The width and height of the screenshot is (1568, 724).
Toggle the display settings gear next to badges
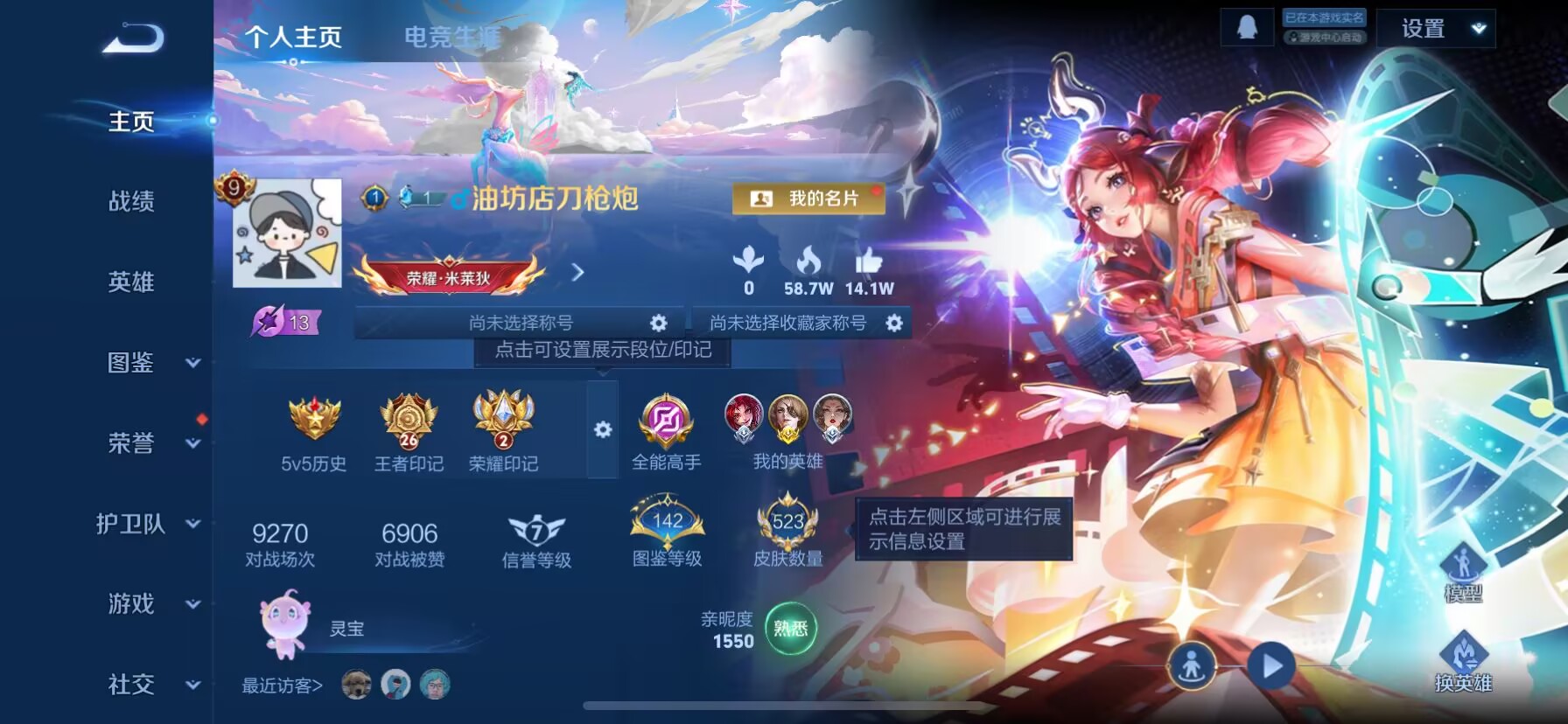click(602, 430)
